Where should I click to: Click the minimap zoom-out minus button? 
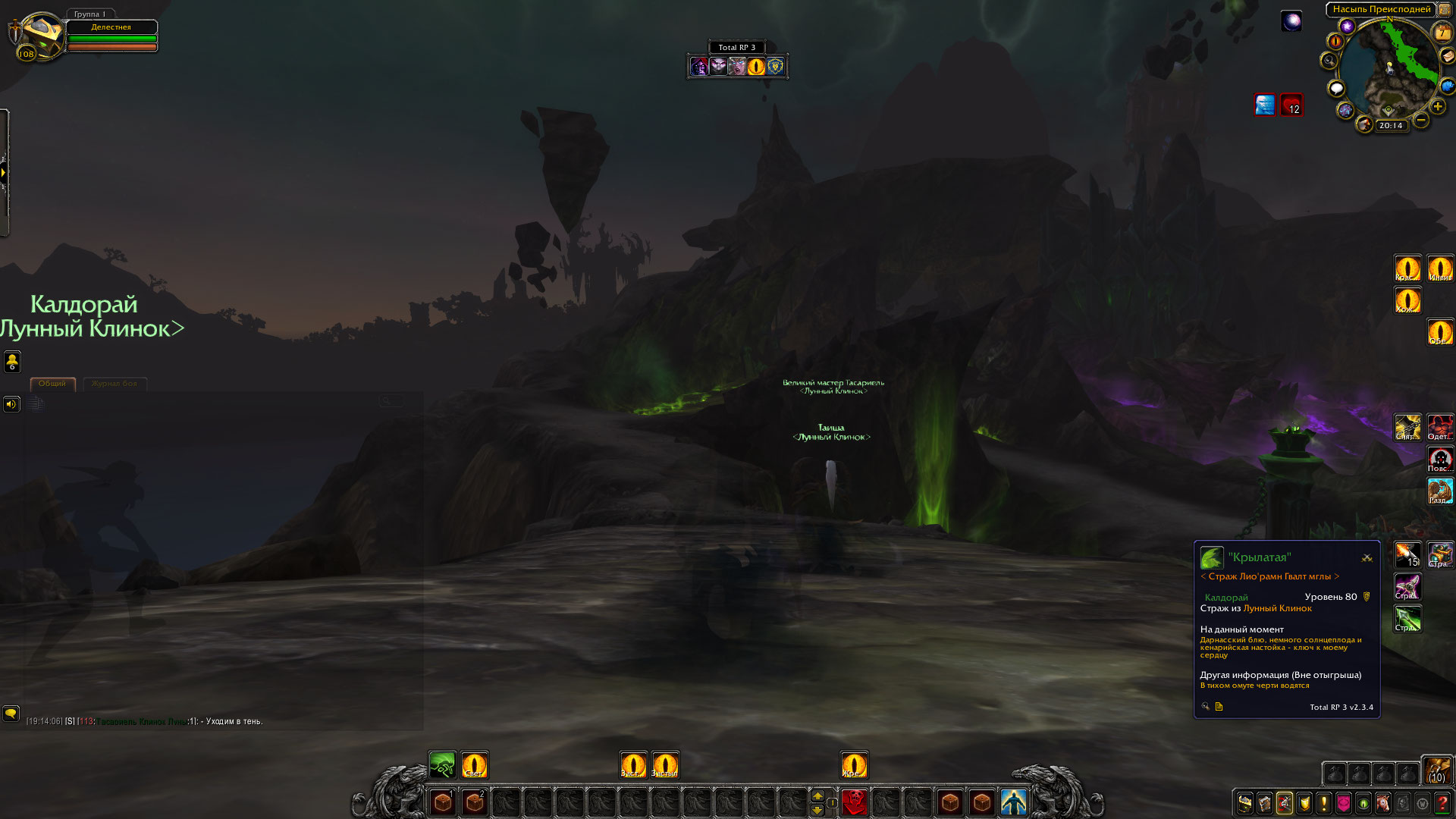coord(1421,120)
